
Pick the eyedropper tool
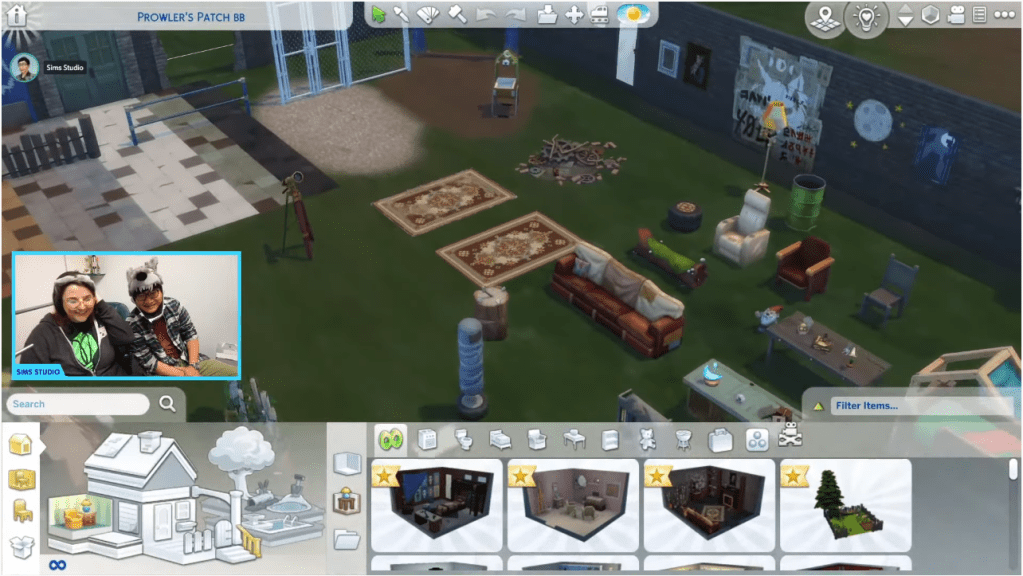pos(402,14)
